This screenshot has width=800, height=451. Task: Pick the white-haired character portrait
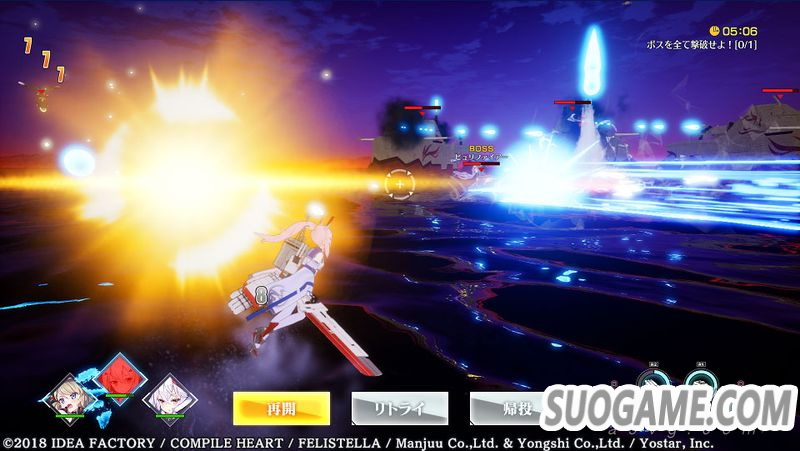pyautogui.click(x=168, y=396)
